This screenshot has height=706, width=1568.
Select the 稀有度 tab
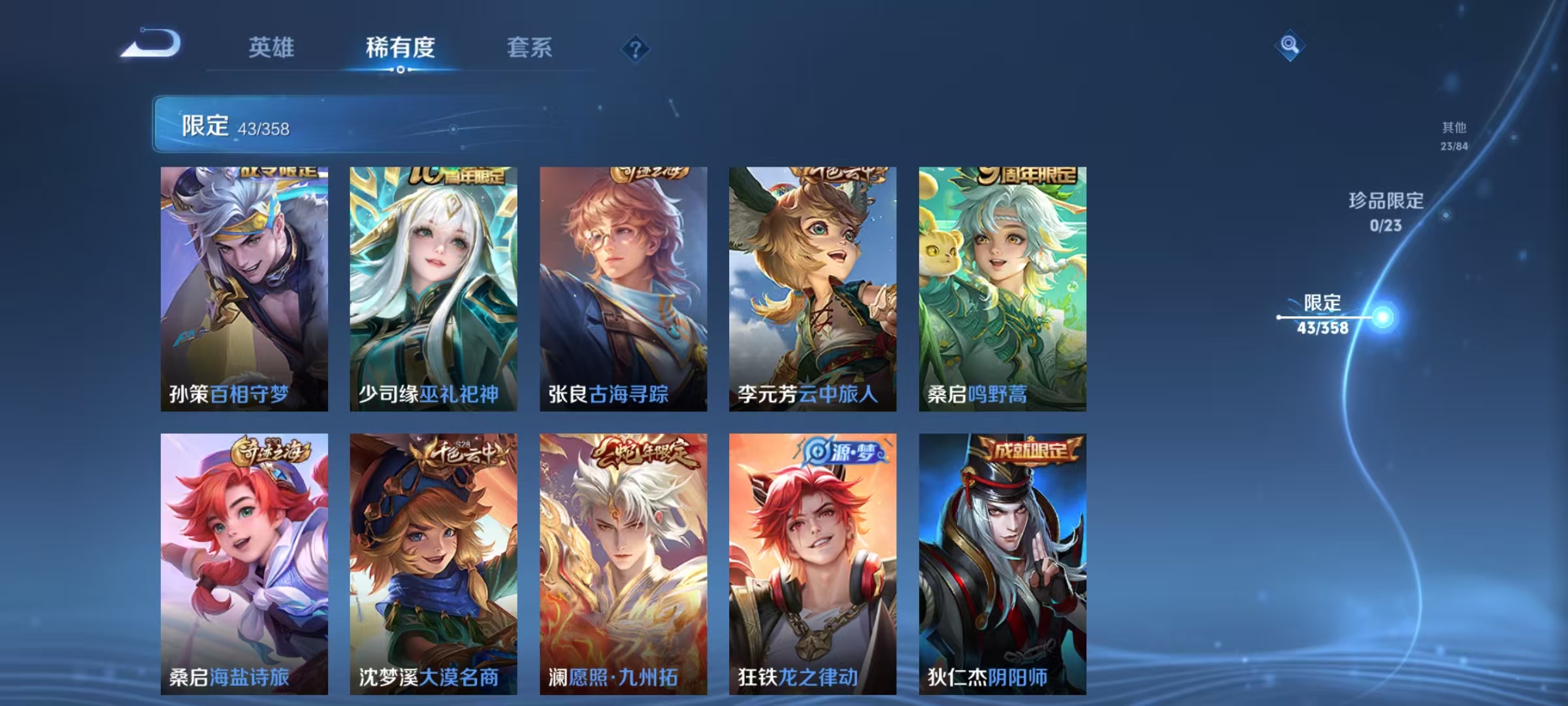point(400,47)
